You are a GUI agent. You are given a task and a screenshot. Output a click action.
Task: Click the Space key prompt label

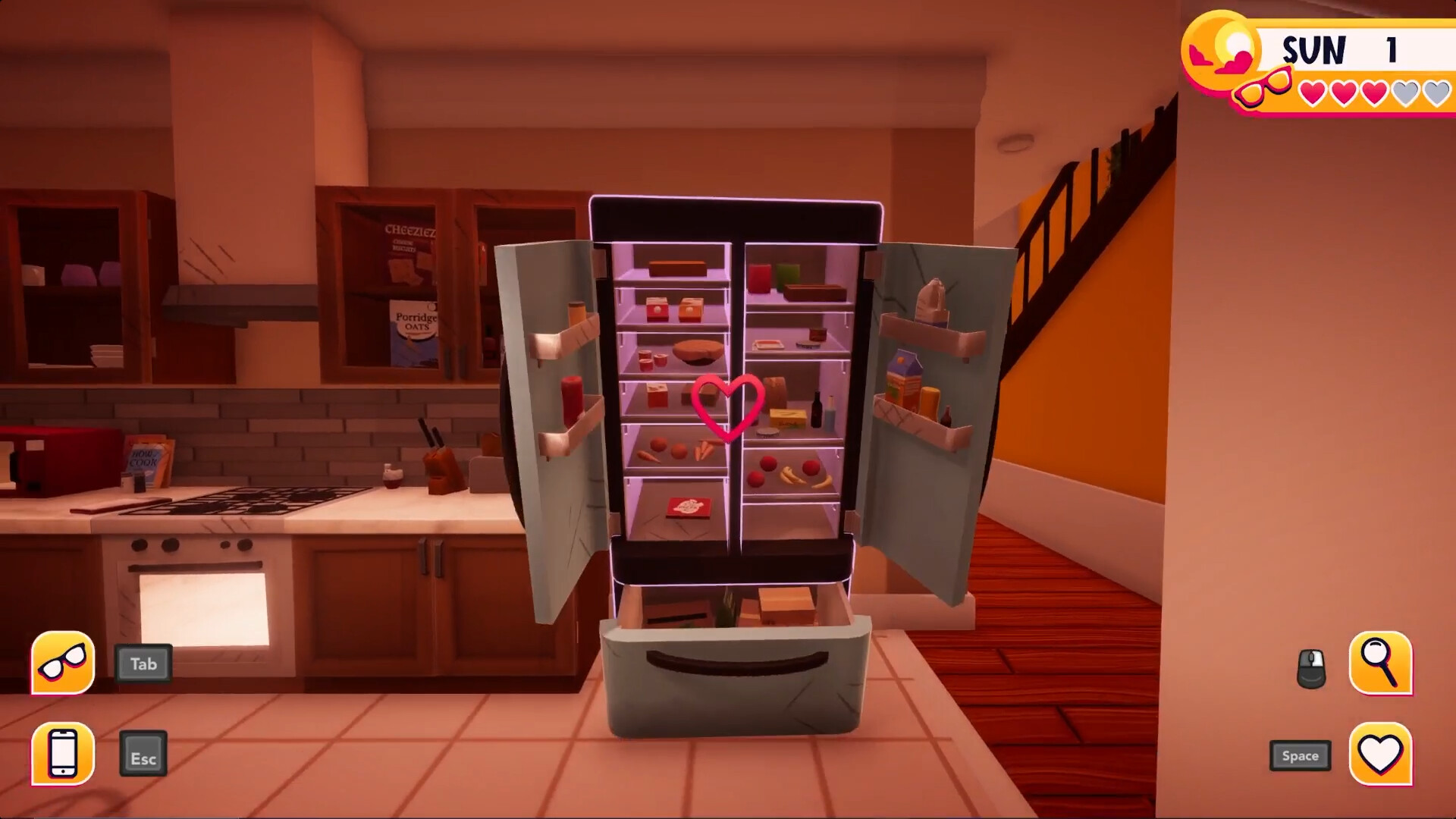[x=1299, y=755]
